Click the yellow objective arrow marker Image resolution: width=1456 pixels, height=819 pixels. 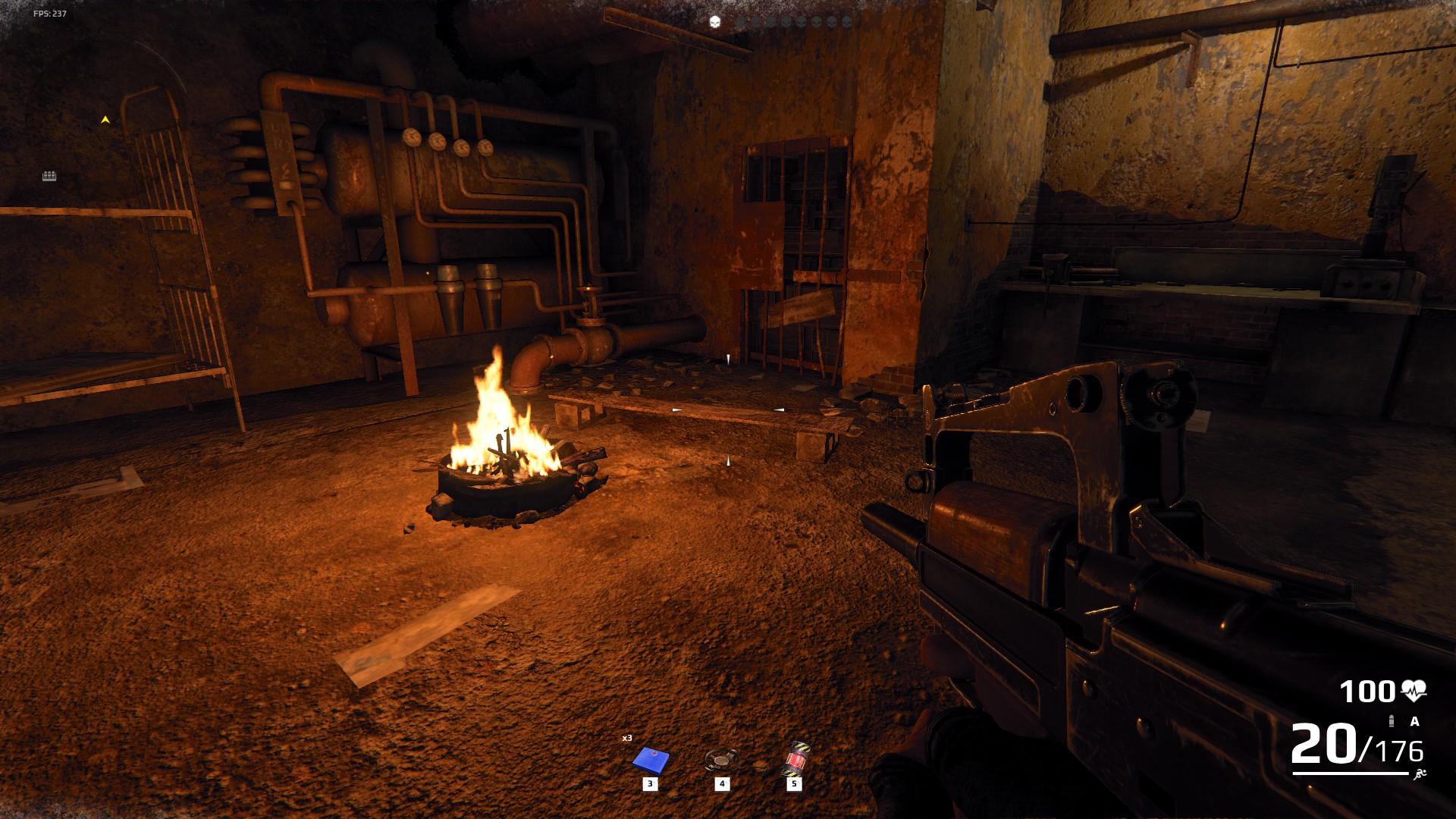point(105,119)
